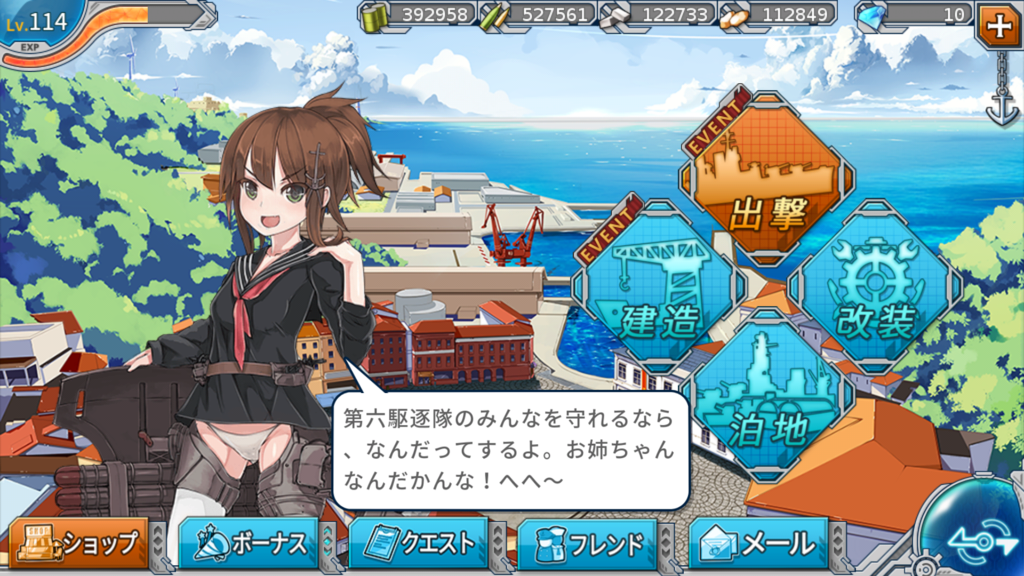Open the フレンド friends list
1024x576 pixels.
tap(590, 544)
